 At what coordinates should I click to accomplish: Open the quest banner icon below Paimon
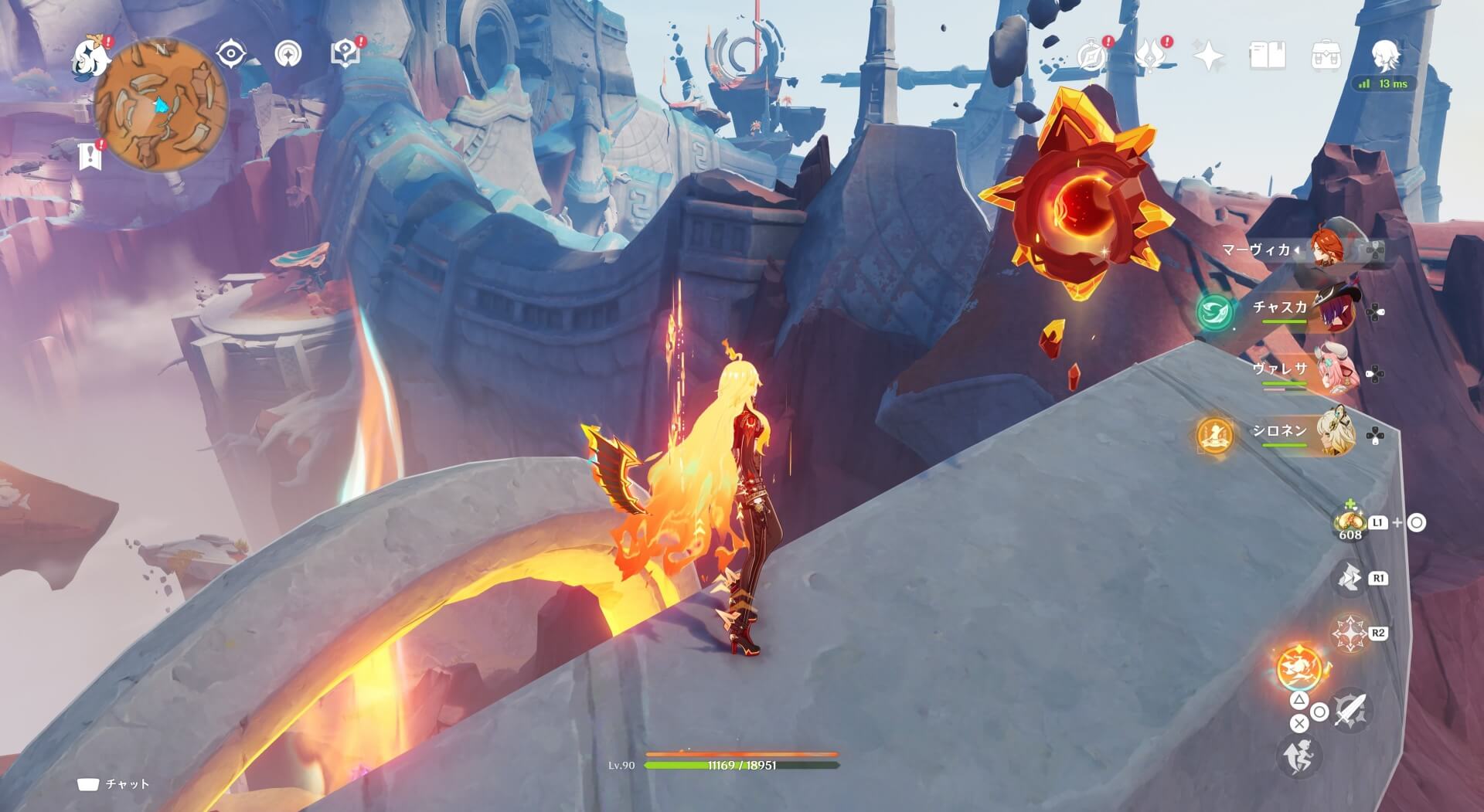click(90, 155)
